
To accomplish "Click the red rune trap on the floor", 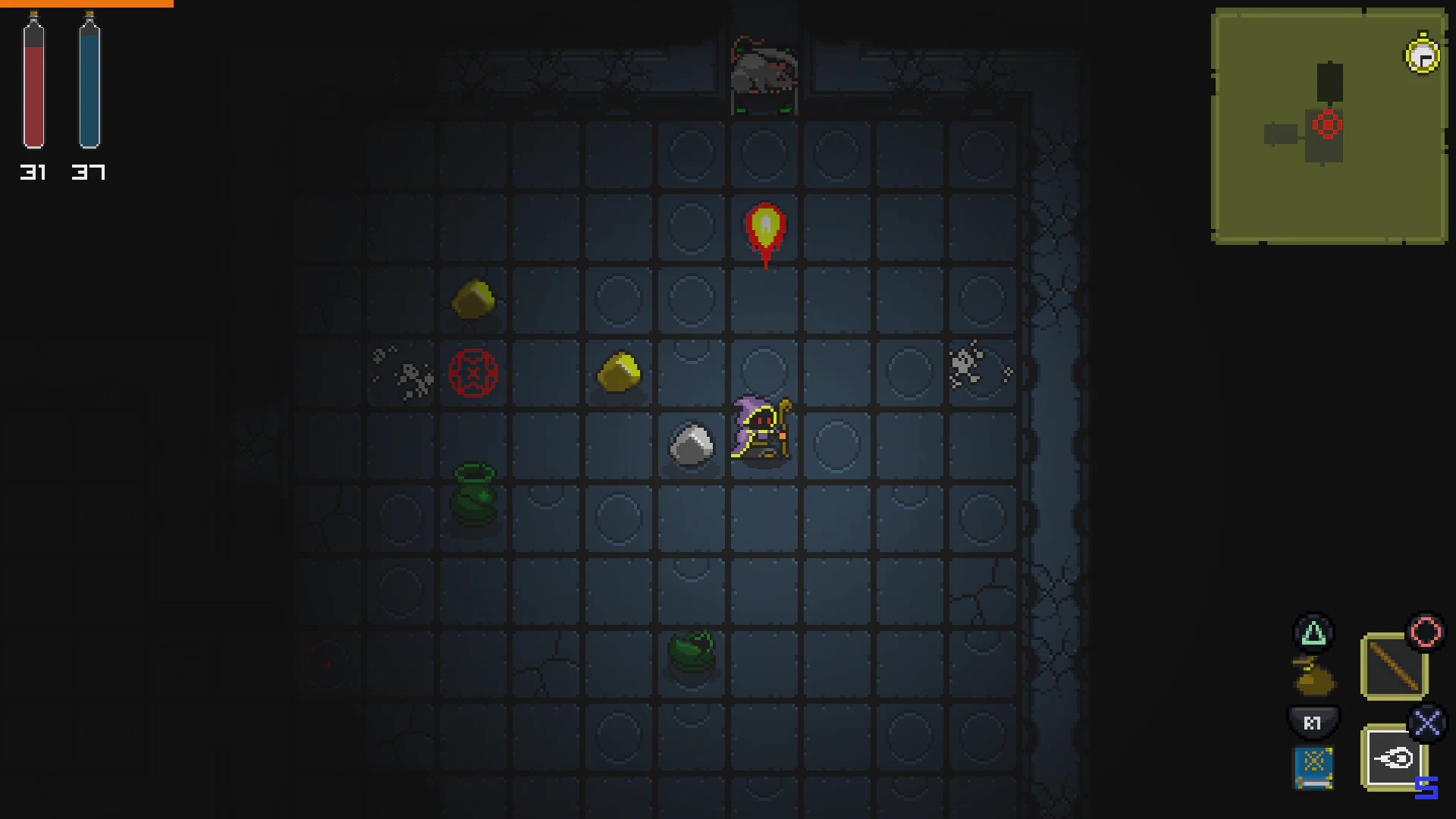I will [x=475, y=373].
